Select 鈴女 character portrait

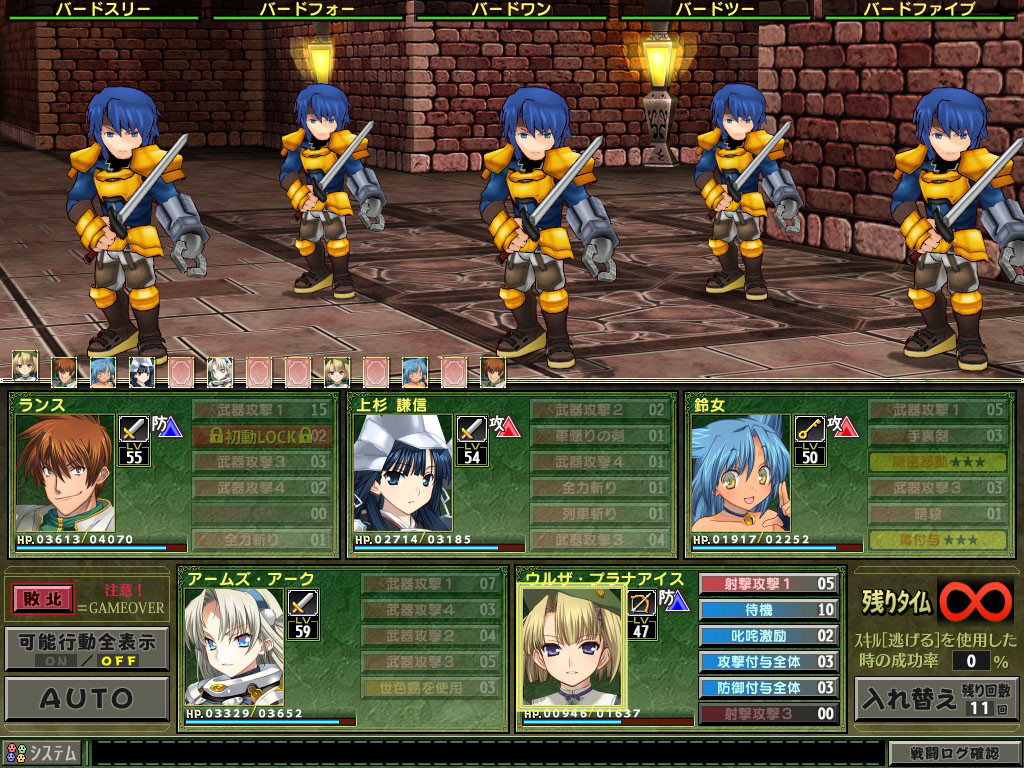click(x=740, y=473)
